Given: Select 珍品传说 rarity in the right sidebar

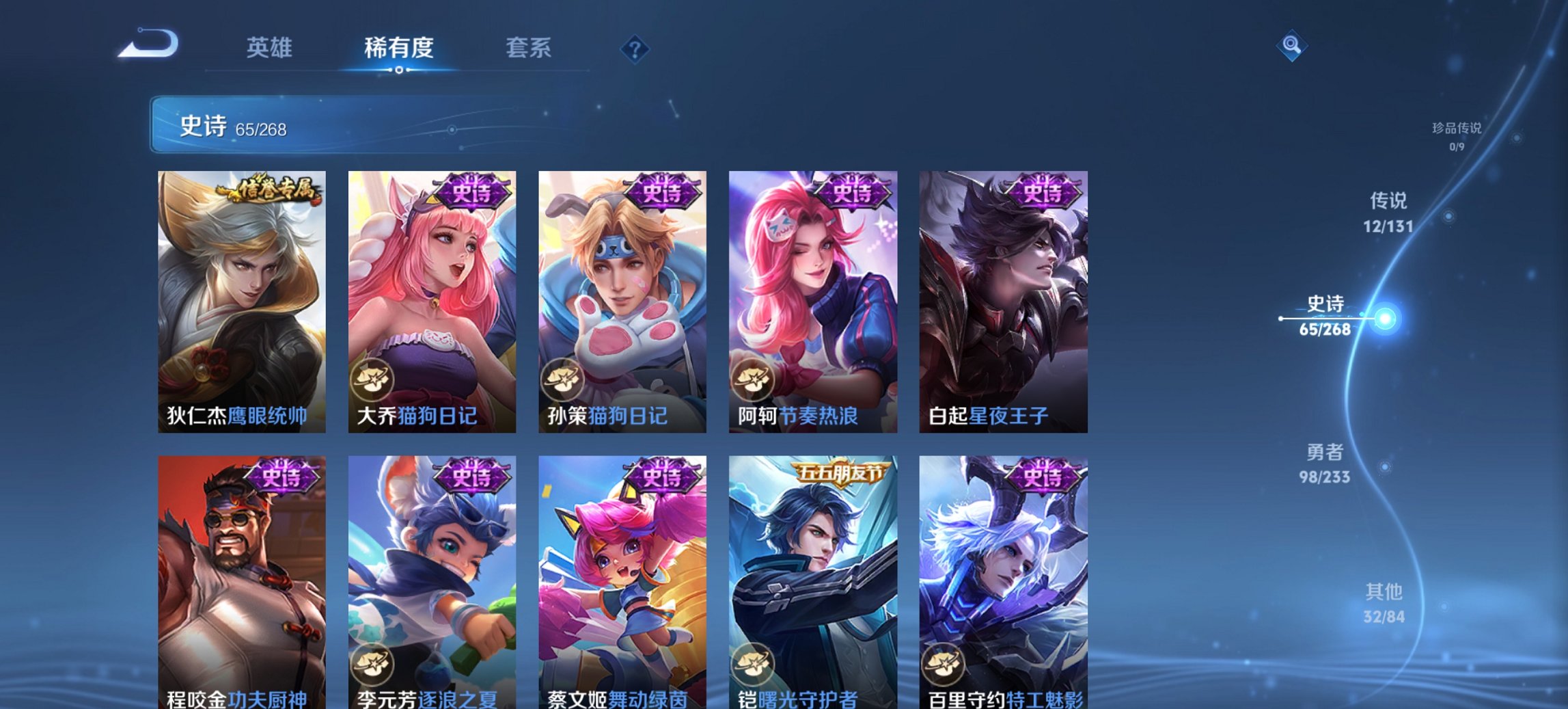Looking at the screenshot, I should pyautogui.click(x=1456, y=135).
